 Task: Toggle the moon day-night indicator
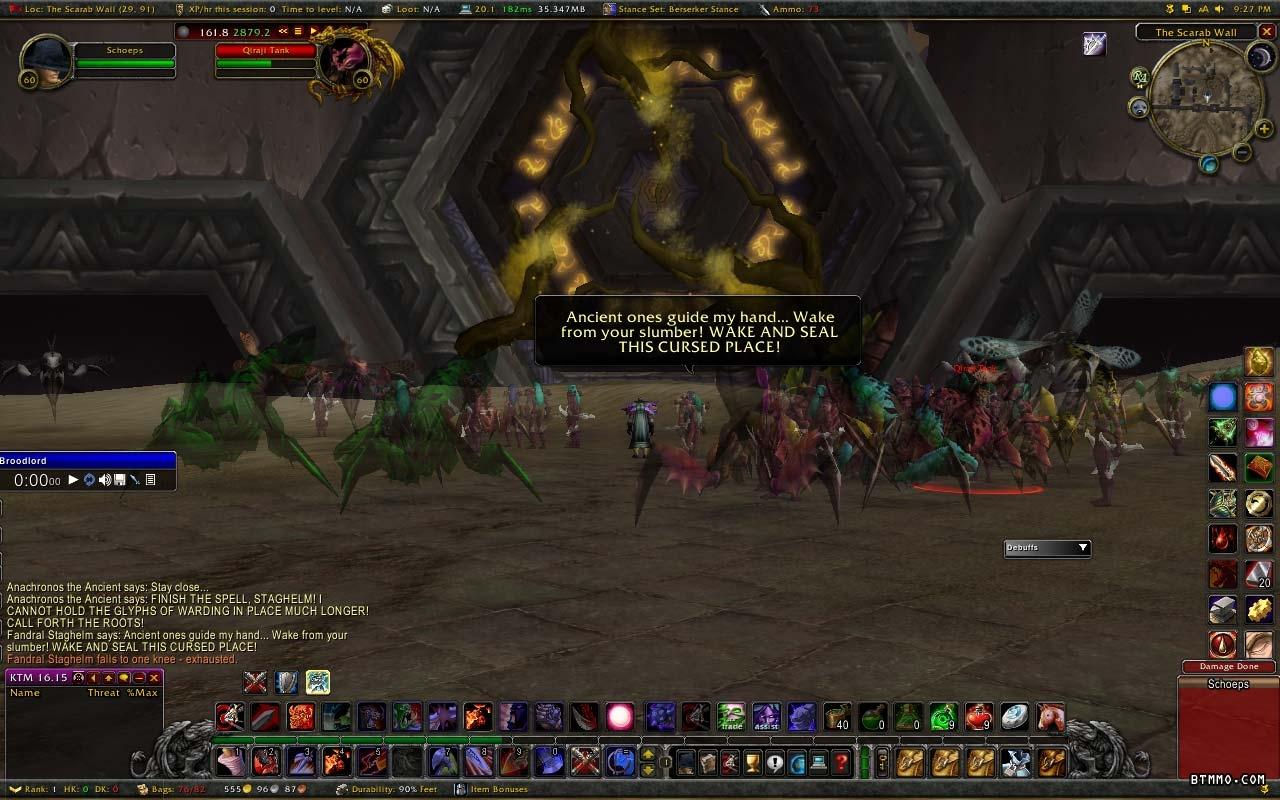pos(1259,58)
